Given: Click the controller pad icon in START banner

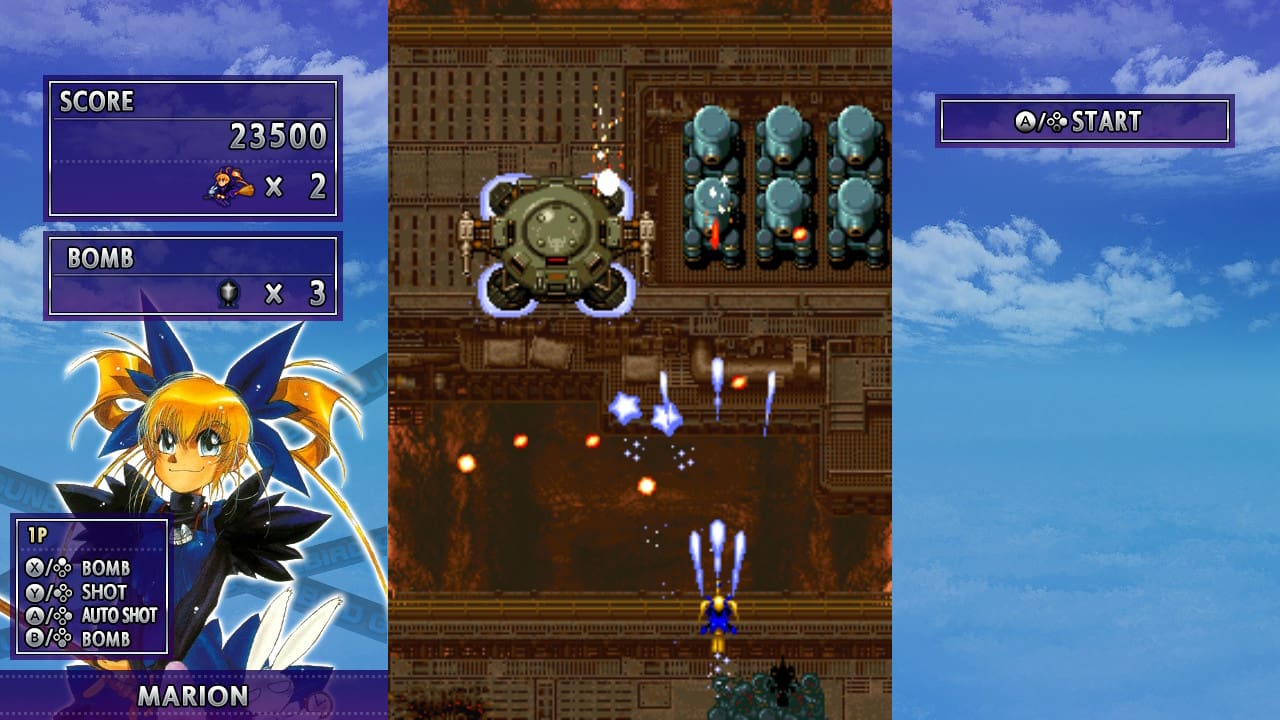Looking at the screenshot, I should (1056, 121).
